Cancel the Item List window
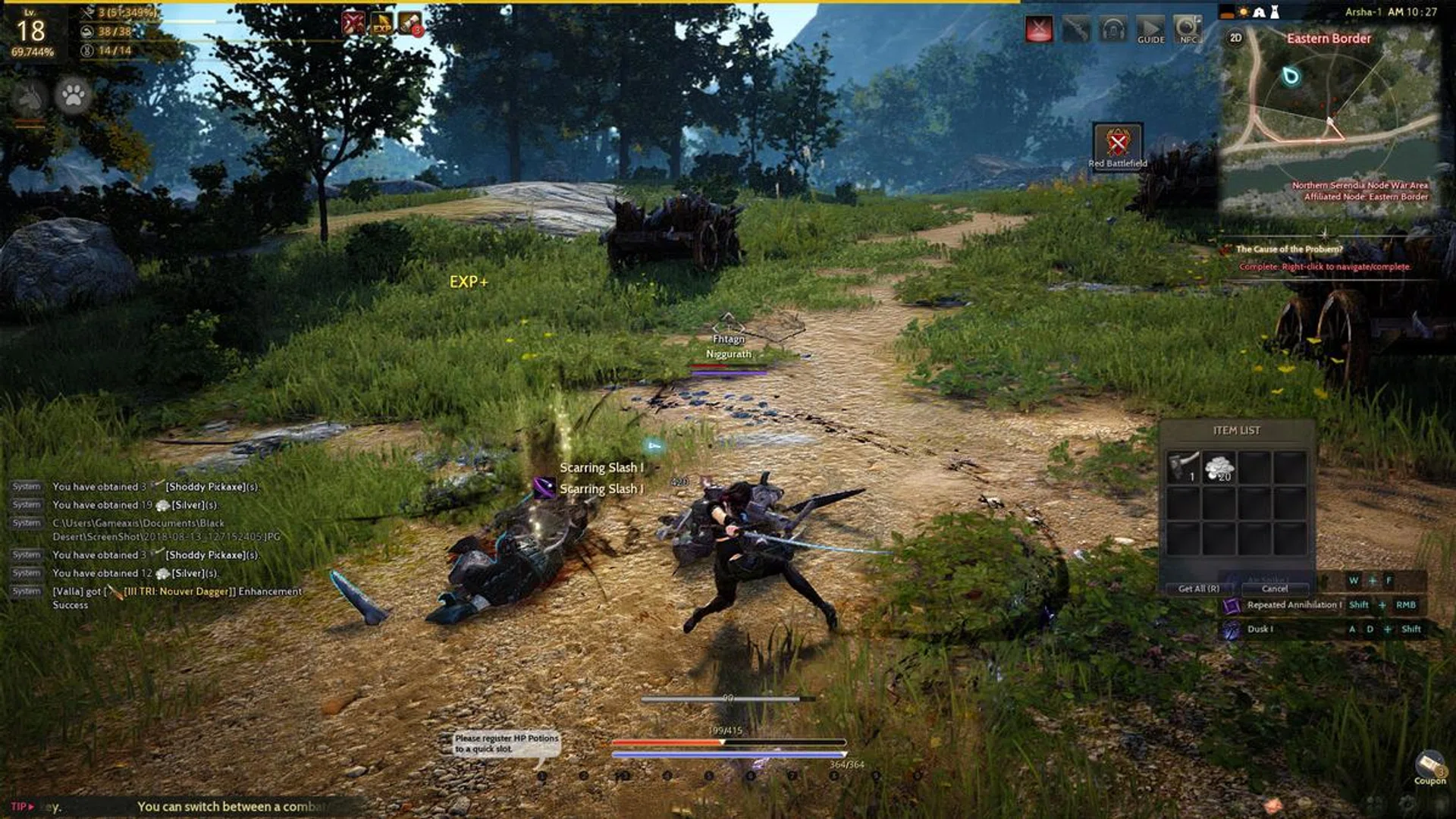 (1274, 588)
